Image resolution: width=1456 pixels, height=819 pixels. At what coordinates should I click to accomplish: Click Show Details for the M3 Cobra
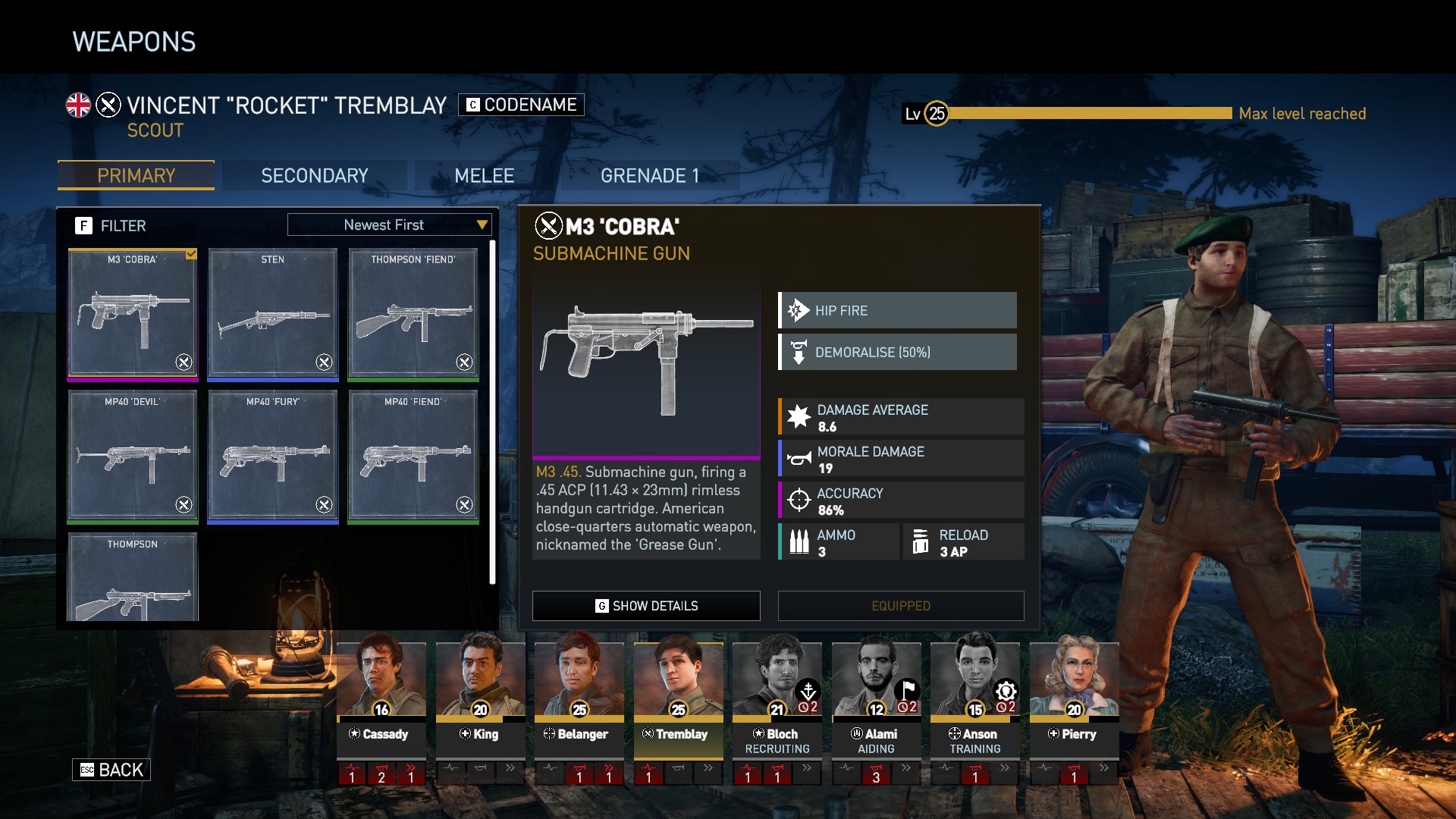coord(646,606)
